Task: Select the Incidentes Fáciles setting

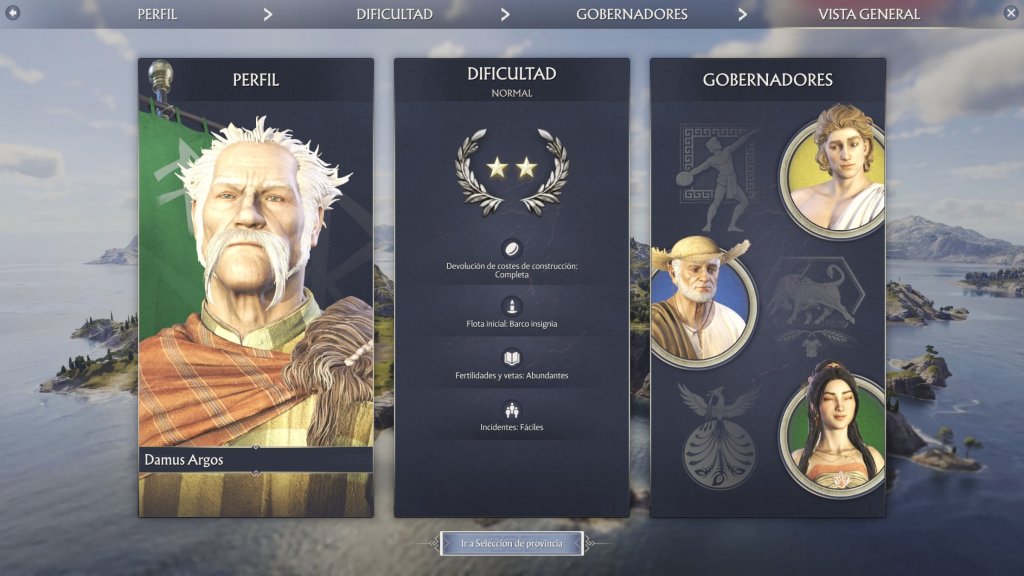Action: pos(511,418)
